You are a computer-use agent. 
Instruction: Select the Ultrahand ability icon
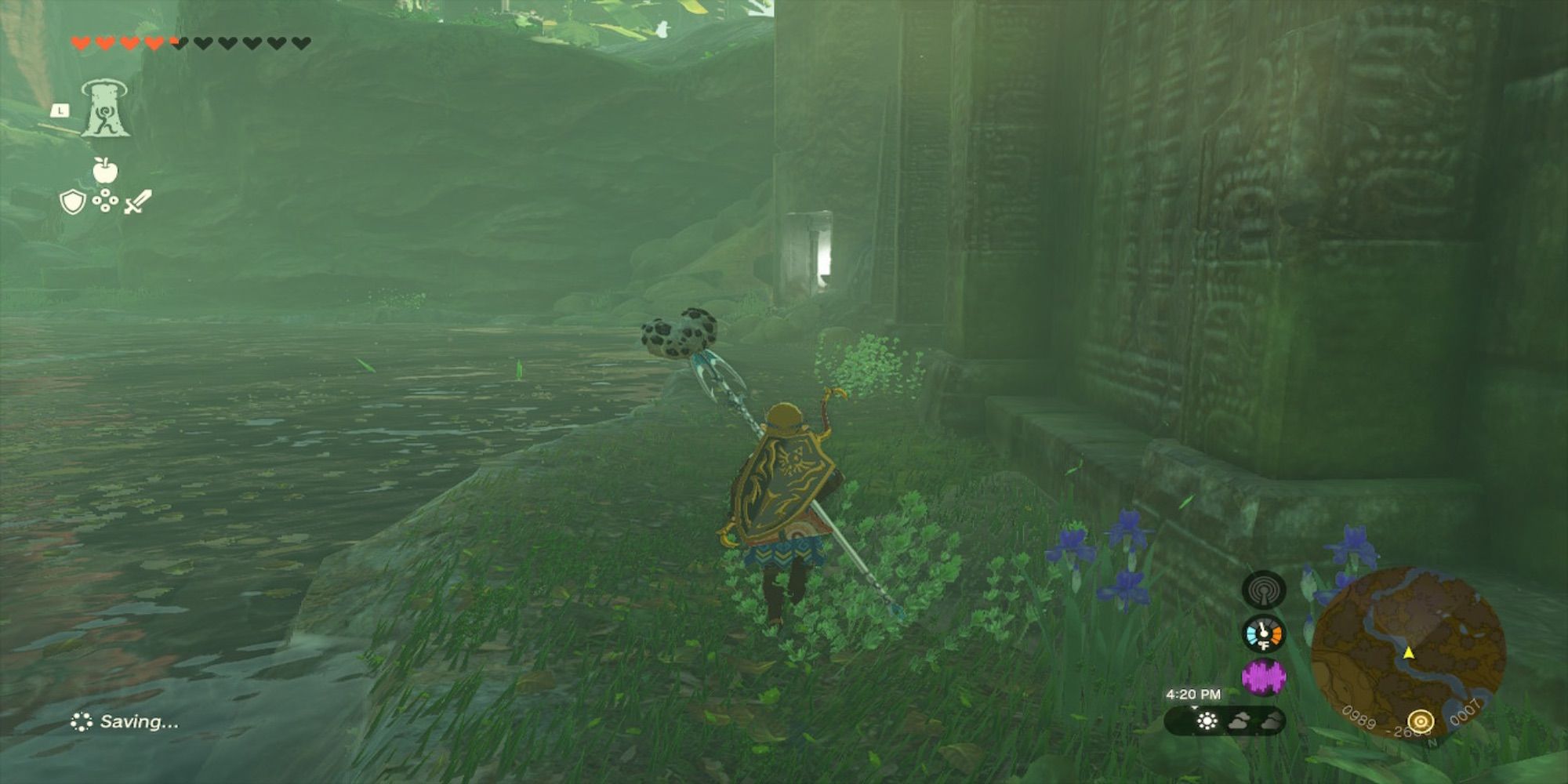click(x=106, y=110)
